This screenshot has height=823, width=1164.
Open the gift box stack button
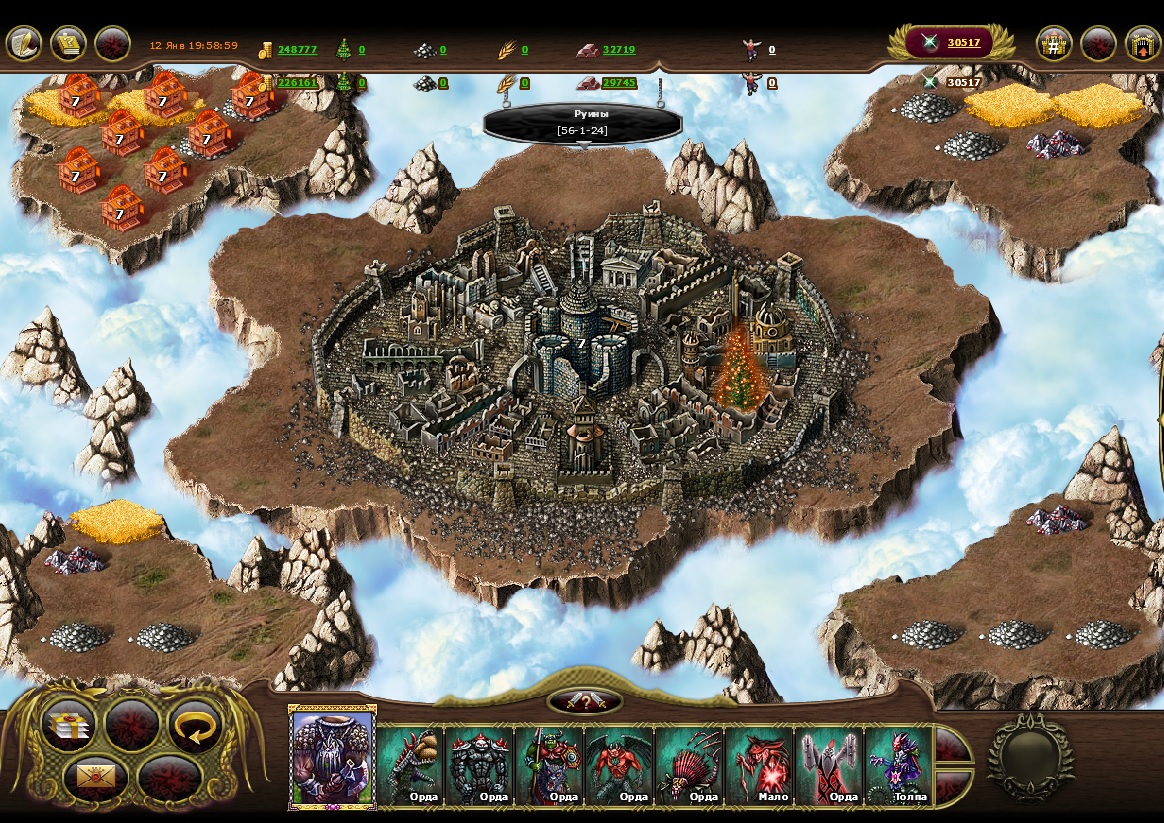click(x=69, y=725)
